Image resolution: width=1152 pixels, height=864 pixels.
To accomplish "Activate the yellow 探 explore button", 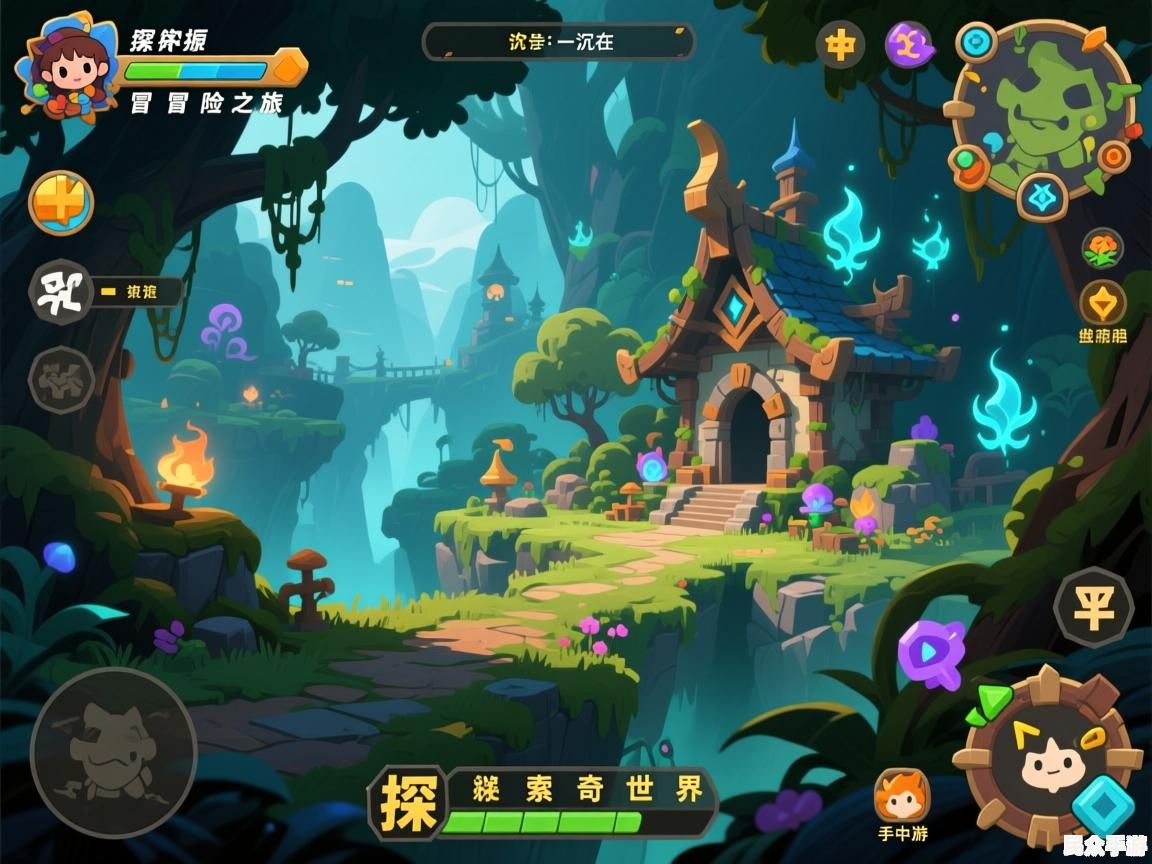I will (406, 801).
